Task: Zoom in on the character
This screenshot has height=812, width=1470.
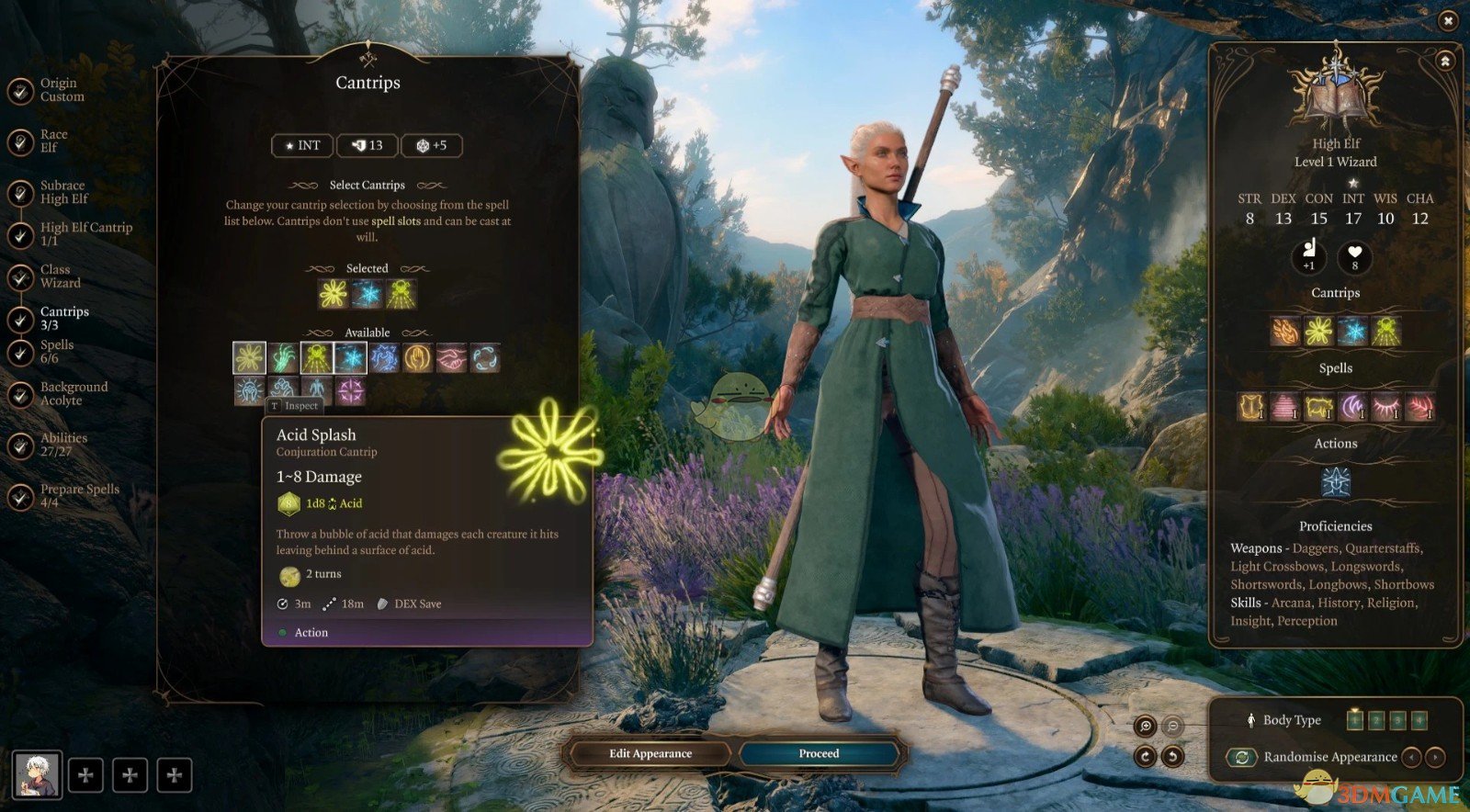Action: (1146, 727)
